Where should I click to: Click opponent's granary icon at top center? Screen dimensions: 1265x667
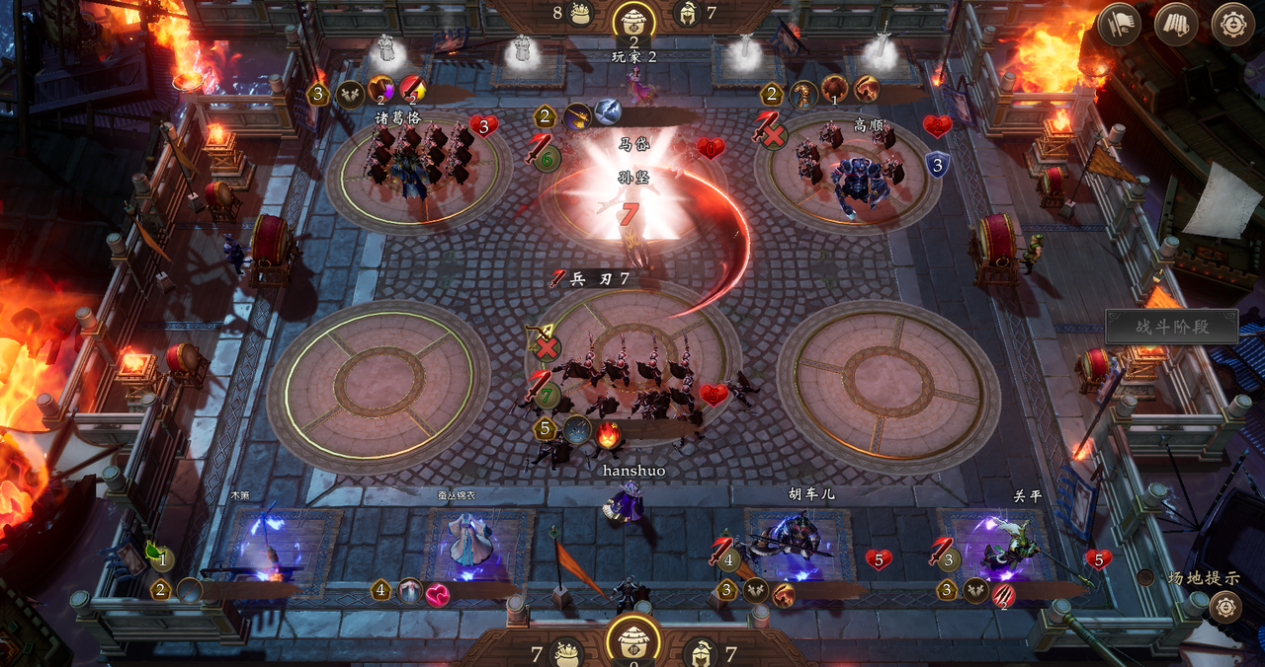tap(633, 17)
